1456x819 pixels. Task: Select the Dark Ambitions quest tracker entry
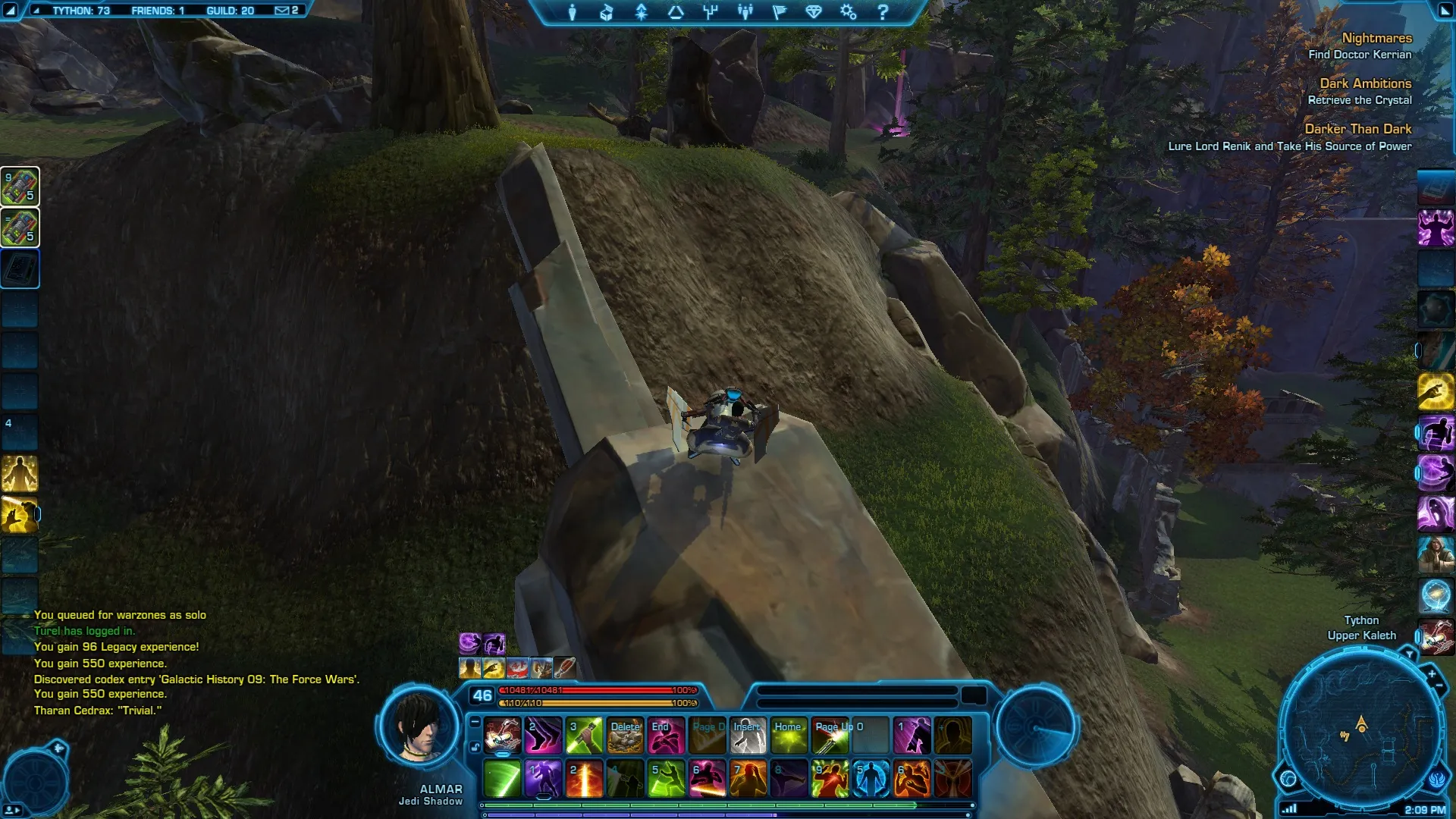[1365, 83]
